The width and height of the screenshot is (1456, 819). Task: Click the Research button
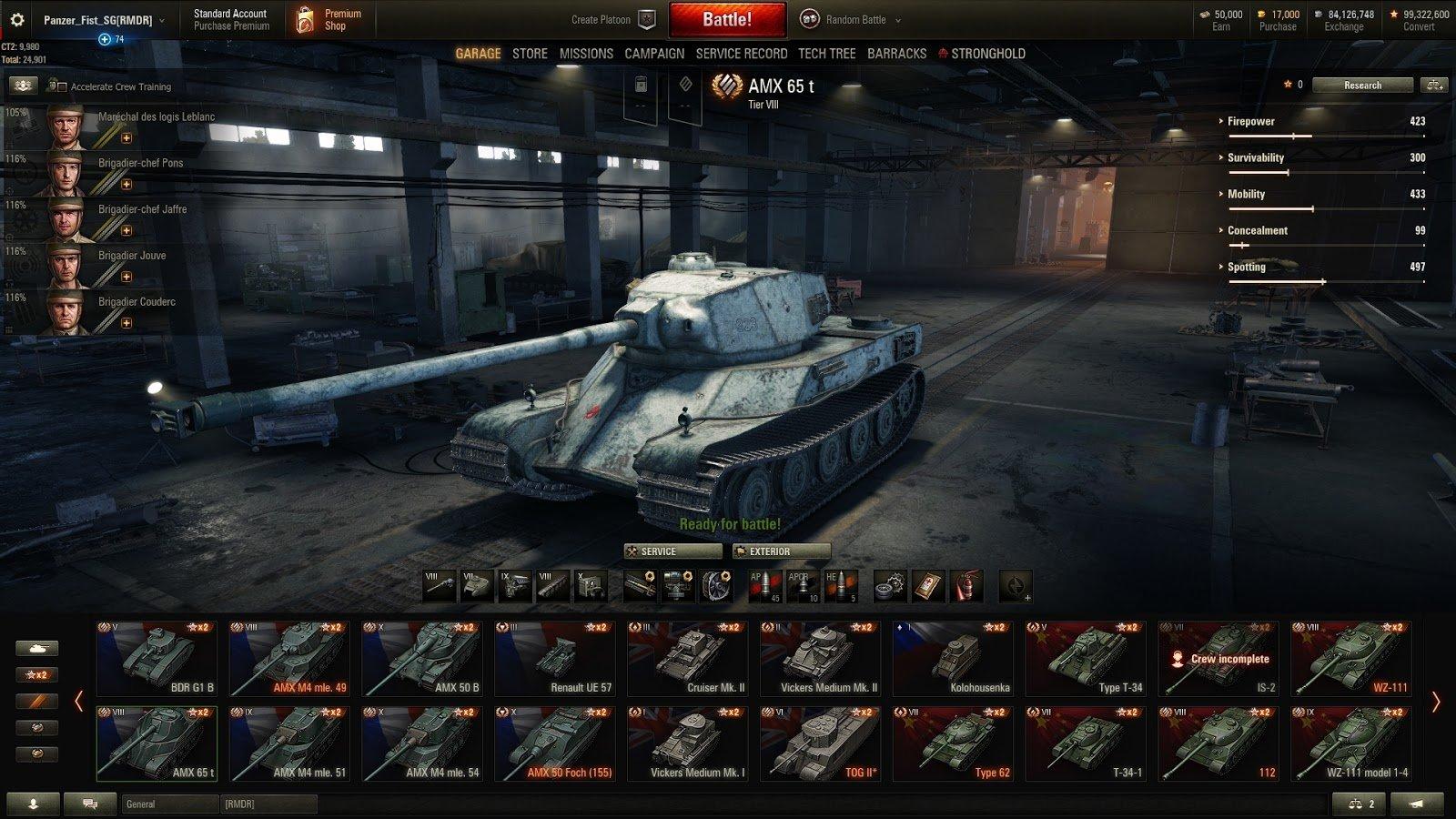[x=1361, y=86]
